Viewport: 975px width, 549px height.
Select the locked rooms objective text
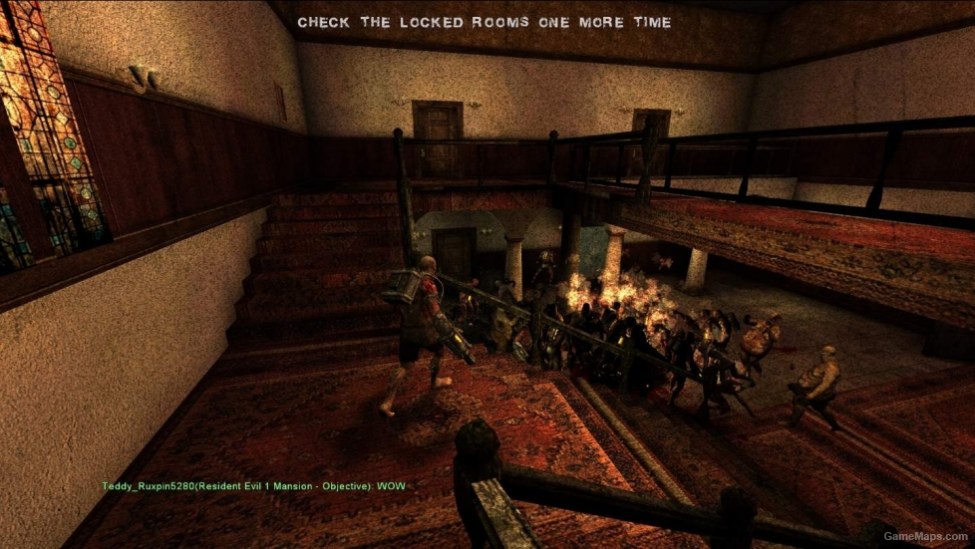tap(485, 21)
